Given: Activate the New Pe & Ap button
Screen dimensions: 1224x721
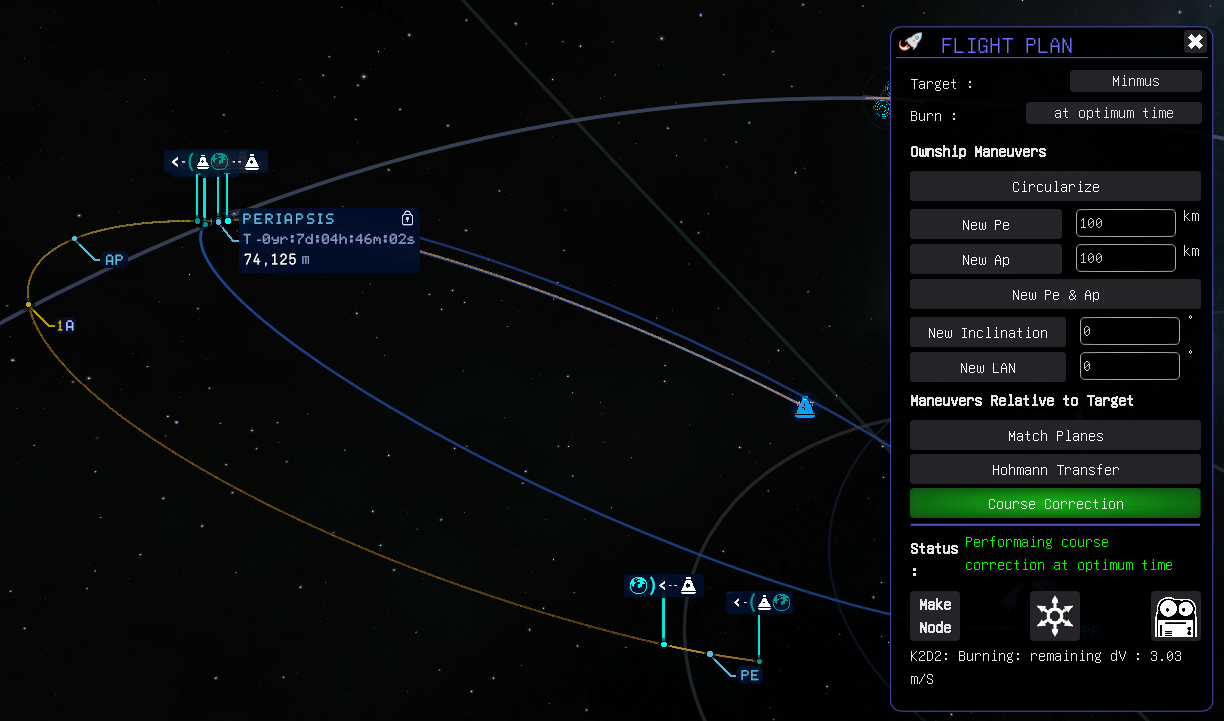Looking at the screenshot, I should pyautogui.click(x=1055, y=294).
